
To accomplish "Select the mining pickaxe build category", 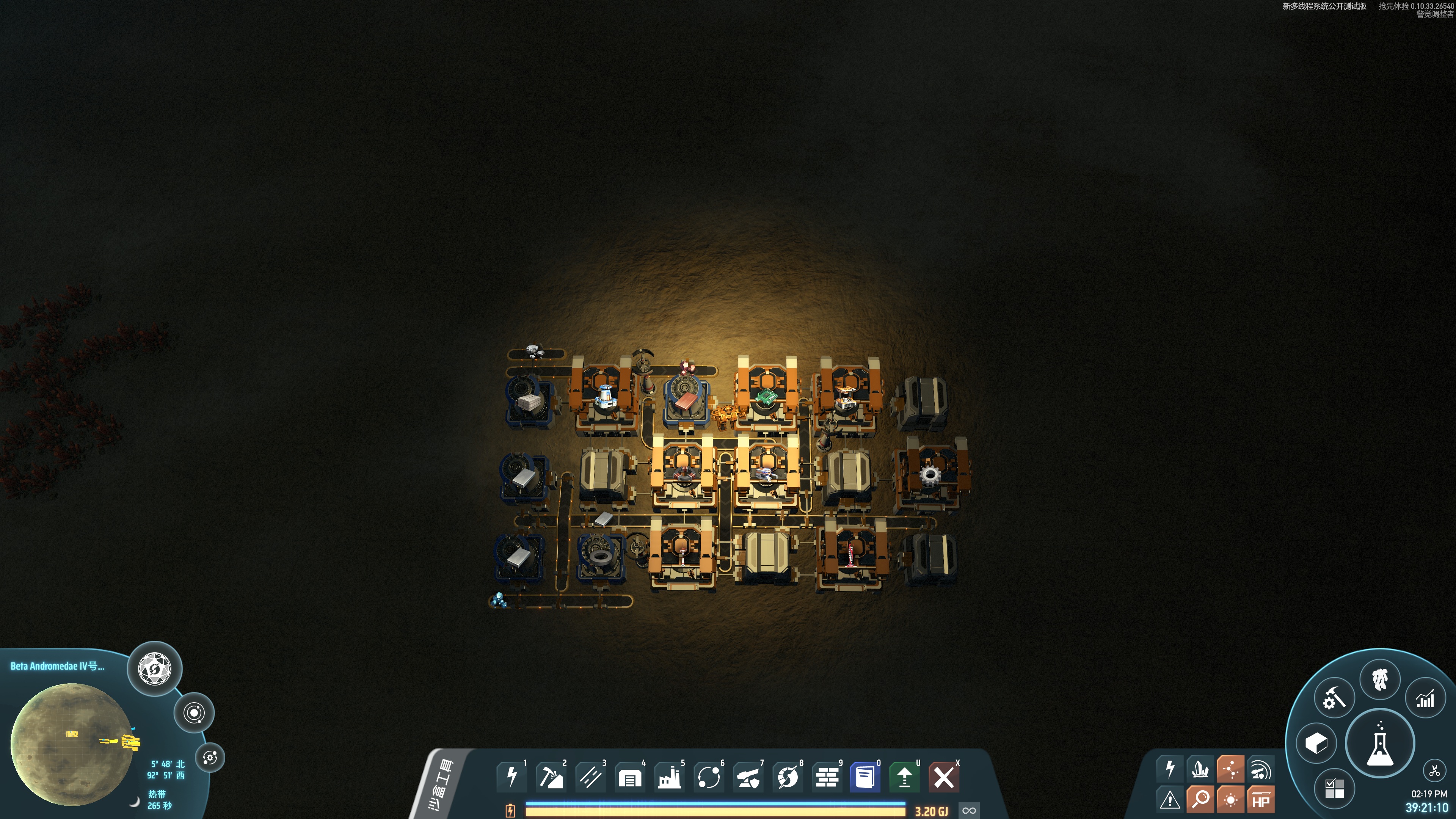I will [551, 777].
